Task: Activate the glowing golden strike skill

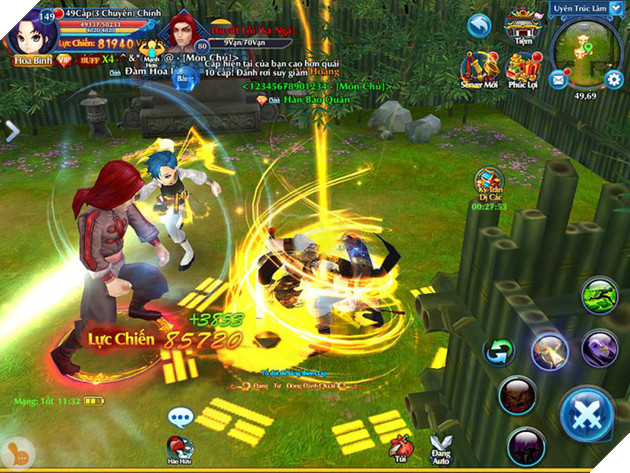Action: (549, 350)
